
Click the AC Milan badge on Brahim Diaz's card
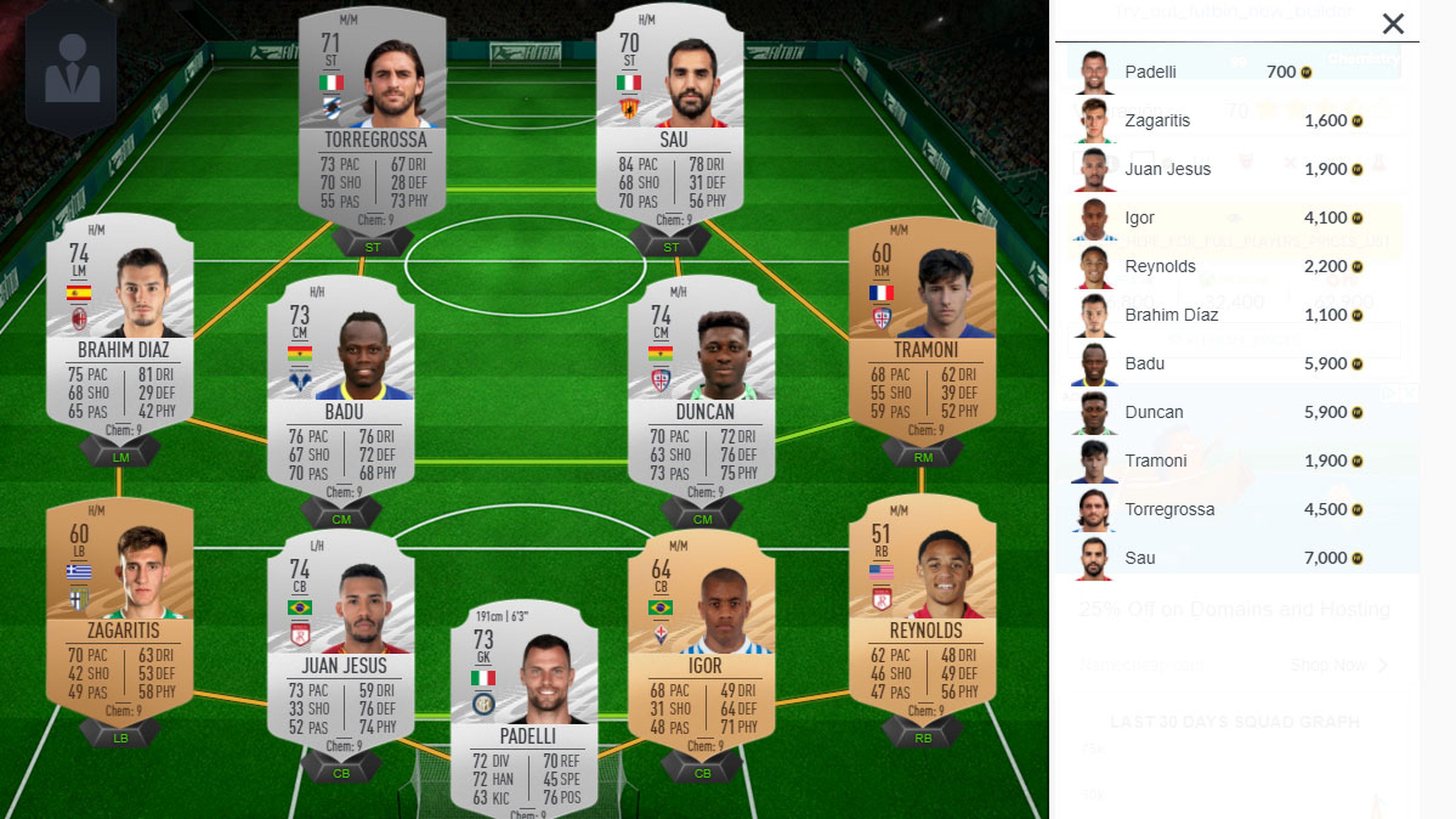[80, 318]
